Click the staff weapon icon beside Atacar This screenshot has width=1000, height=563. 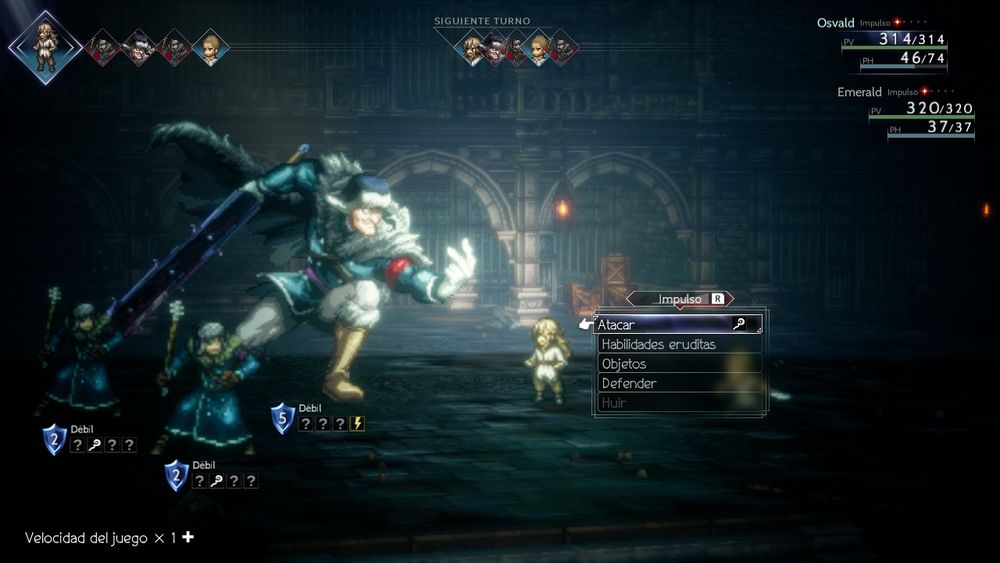click(739, 324)
